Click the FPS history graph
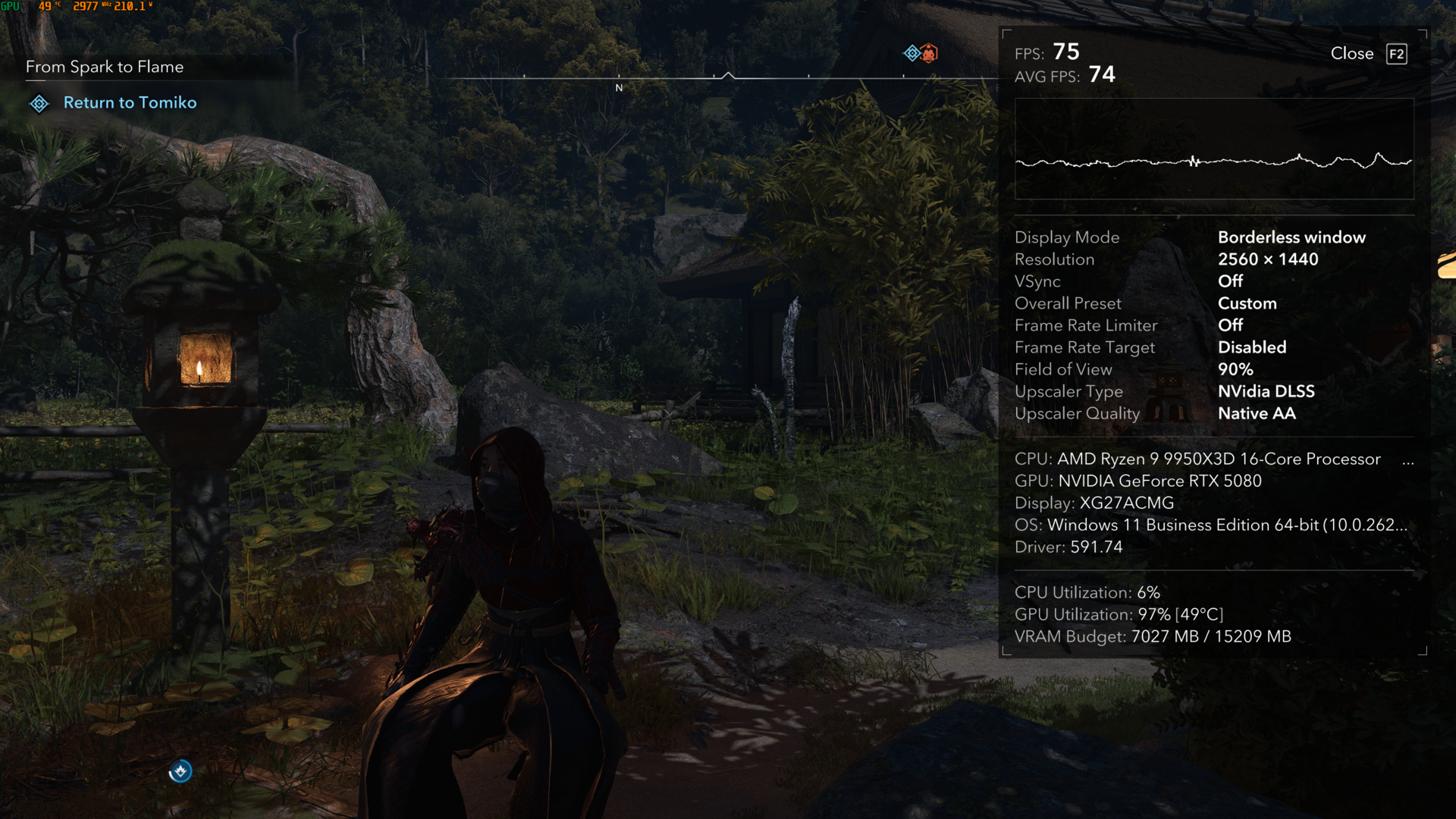The height and width of the screenshot is (819, 1456). tap(1213, 149)
